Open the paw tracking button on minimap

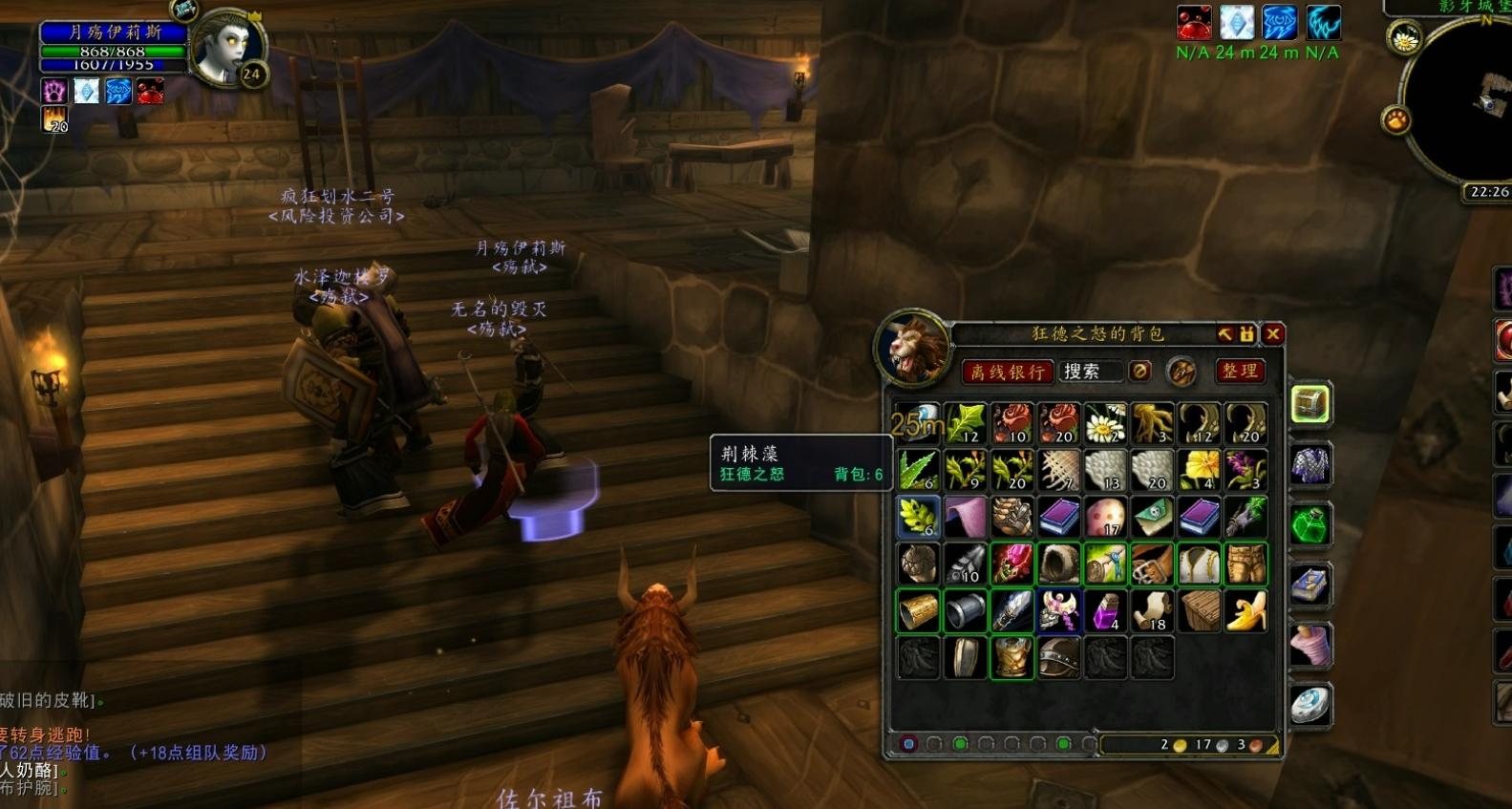coord(1396,120)
